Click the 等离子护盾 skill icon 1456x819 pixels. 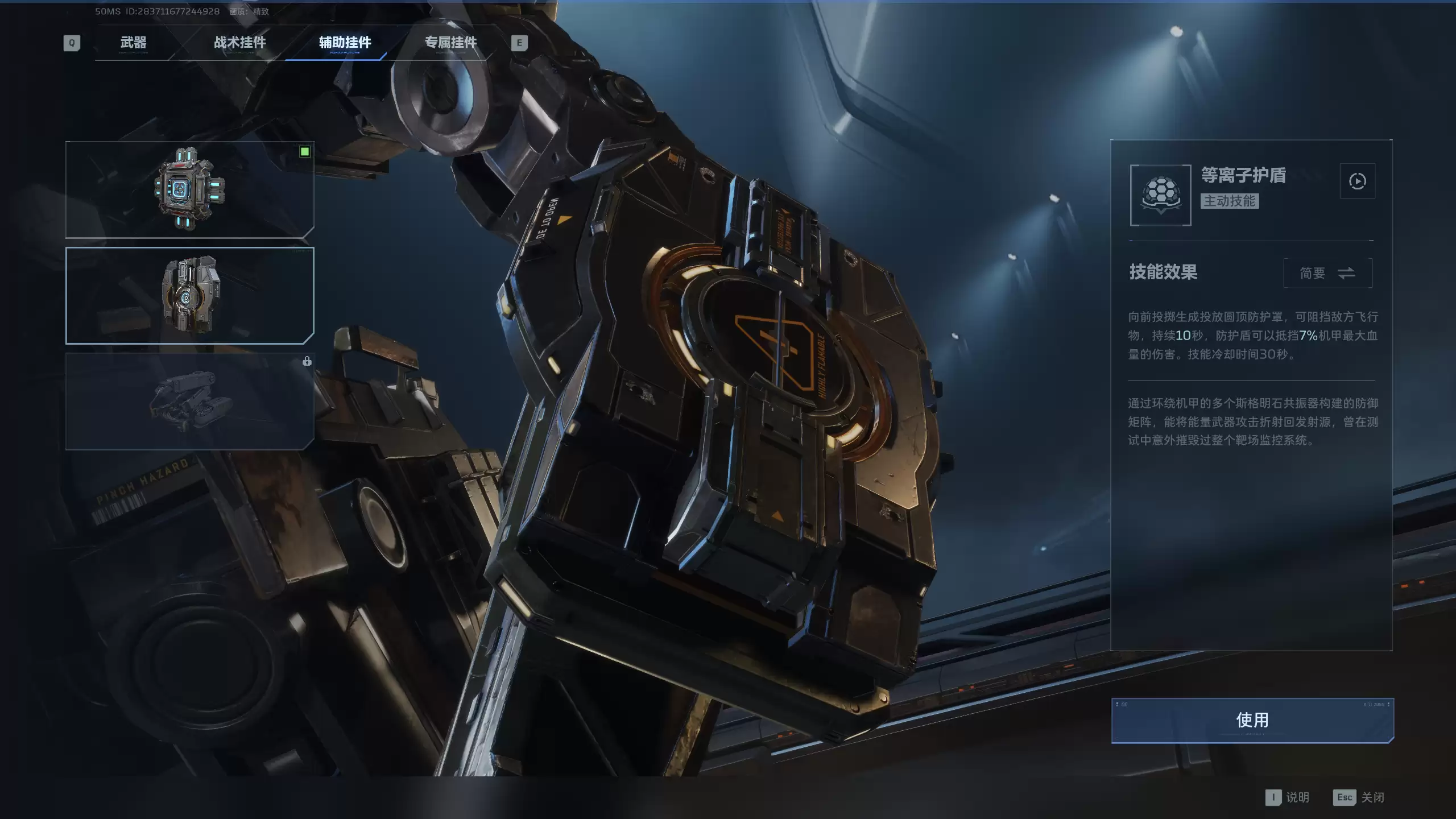pyautogui.click(x=1160, y=195)
